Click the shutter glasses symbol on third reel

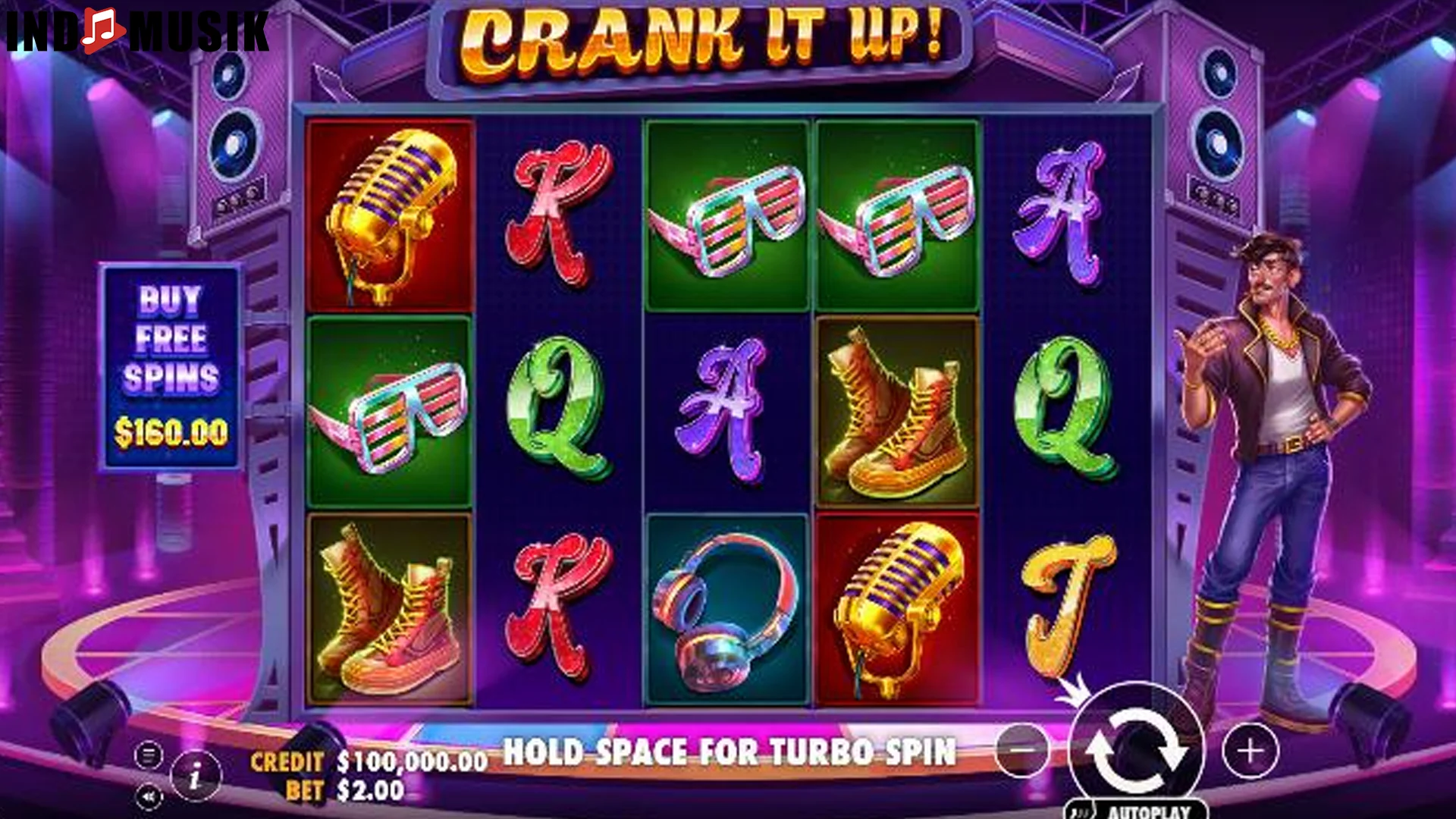click(x=726, y=212)
